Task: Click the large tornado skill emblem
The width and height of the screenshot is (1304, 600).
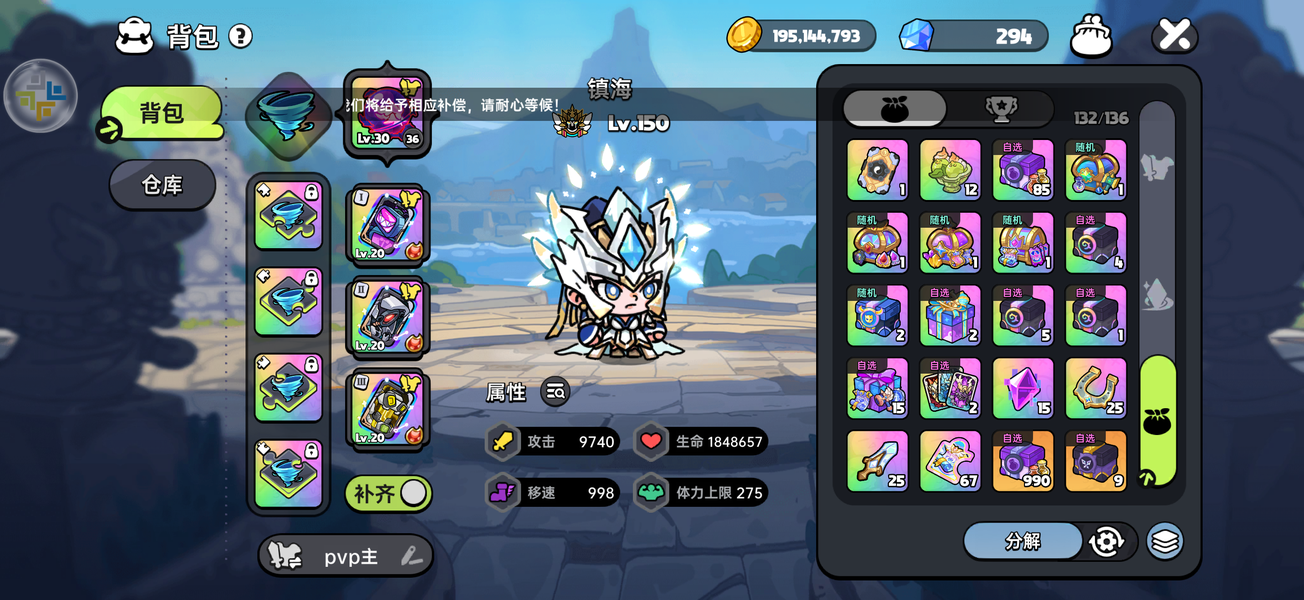Action: (288, 111)
